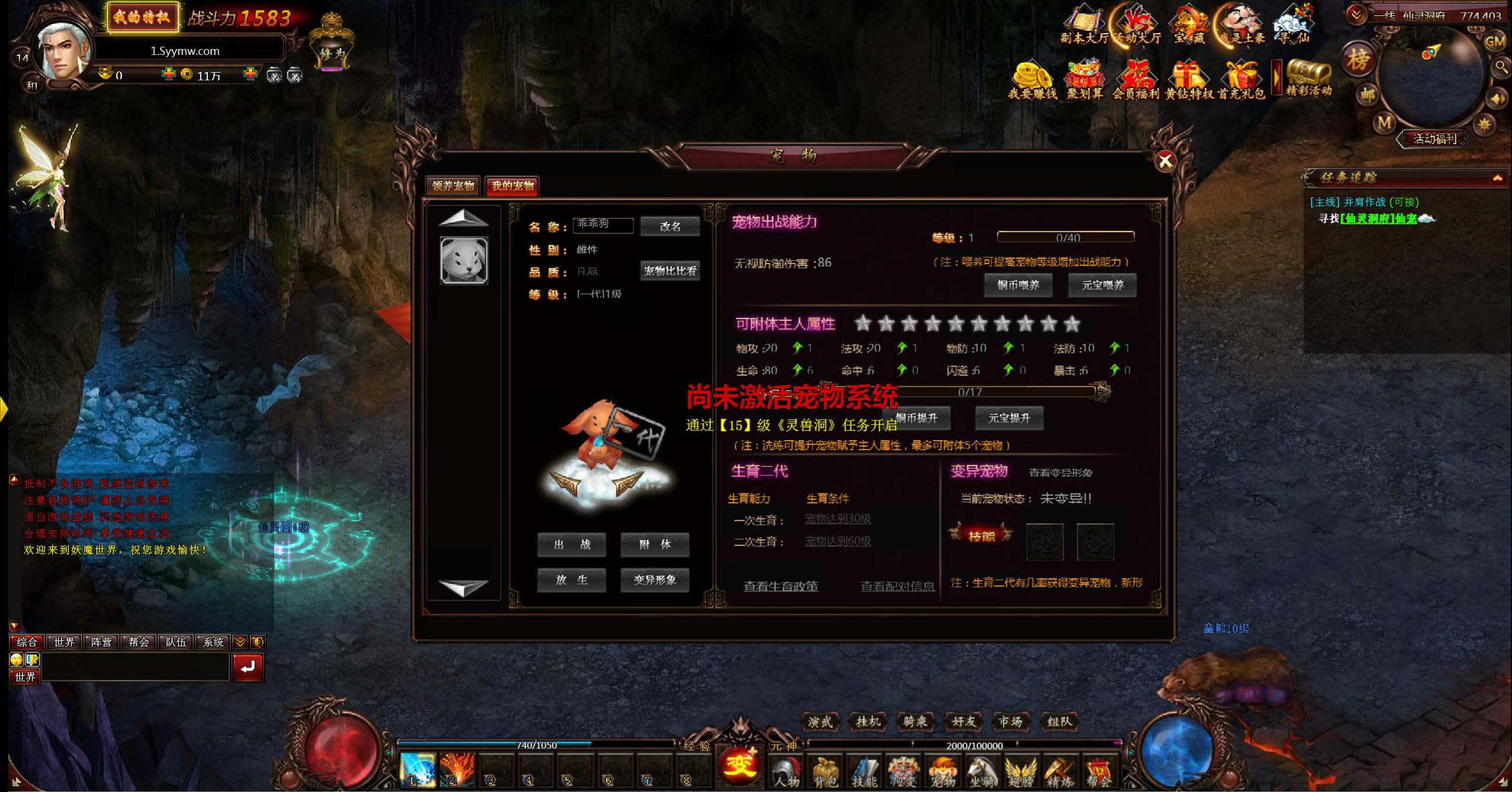Open the 榜 rankings button

(1358, 60)
